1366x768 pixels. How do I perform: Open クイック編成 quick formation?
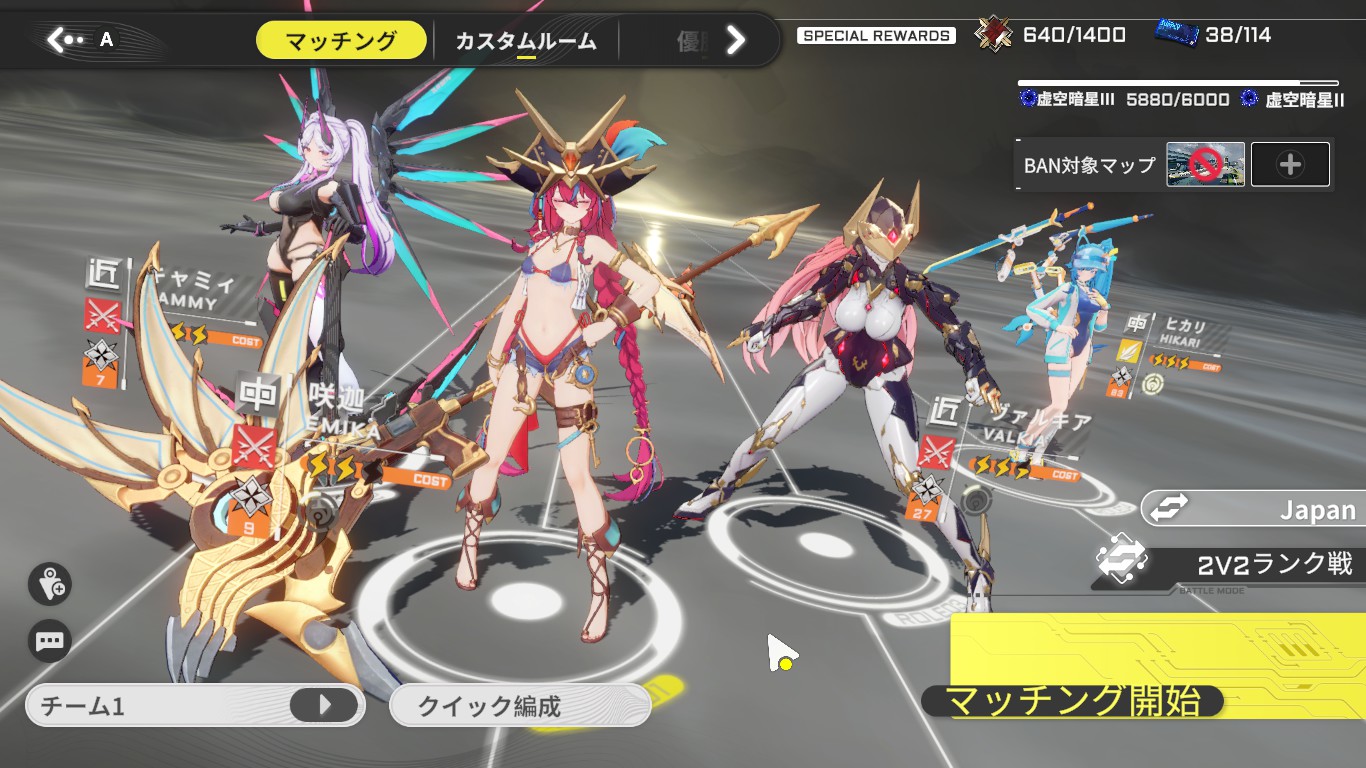pos(520,706)
